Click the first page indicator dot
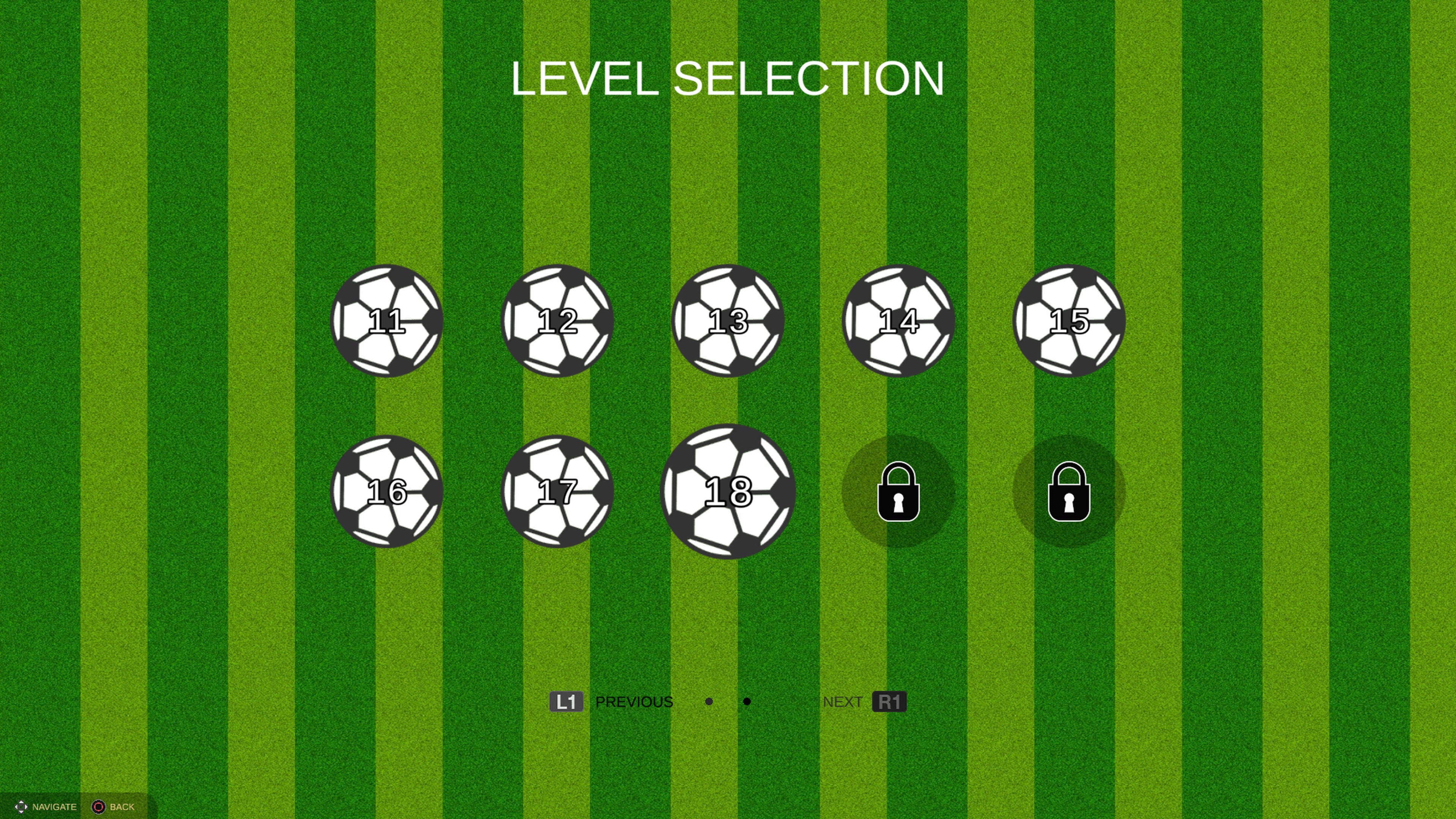The image size is (1456, 819). click(708, 701)
